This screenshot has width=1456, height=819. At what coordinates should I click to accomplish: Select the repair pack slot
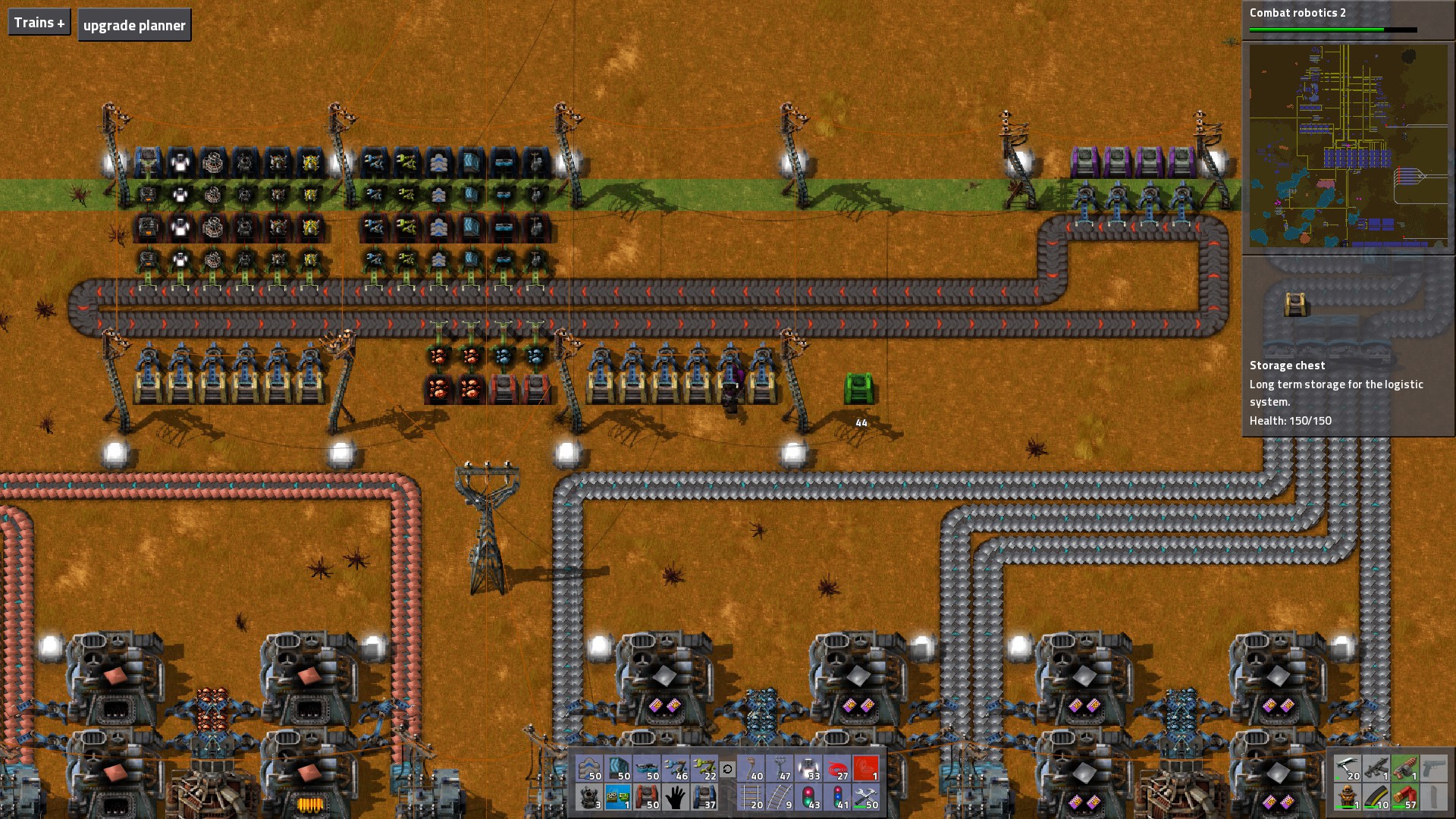(866, 798)
